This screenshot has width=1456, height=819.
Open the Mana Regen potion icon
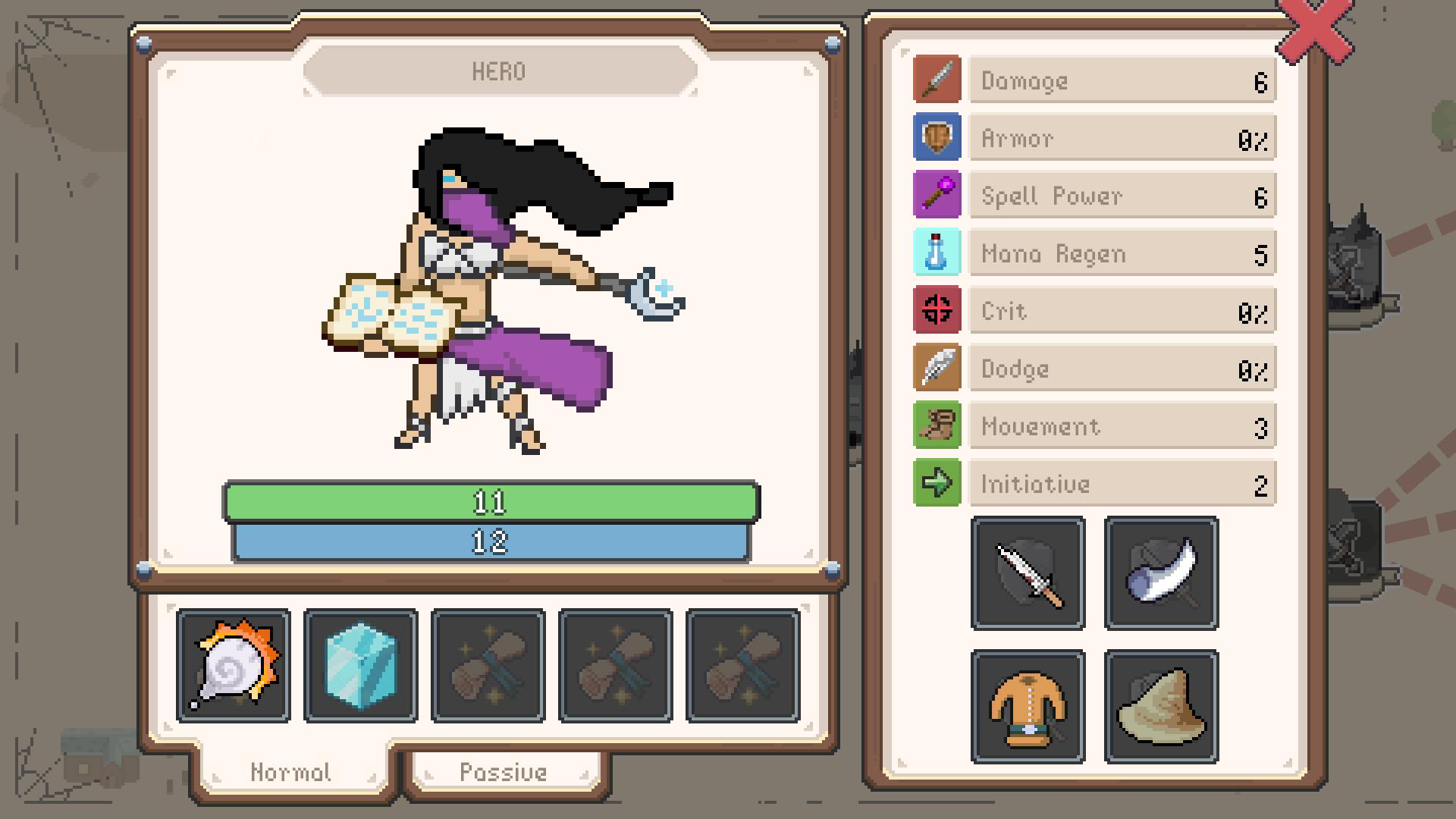[937, 253]
